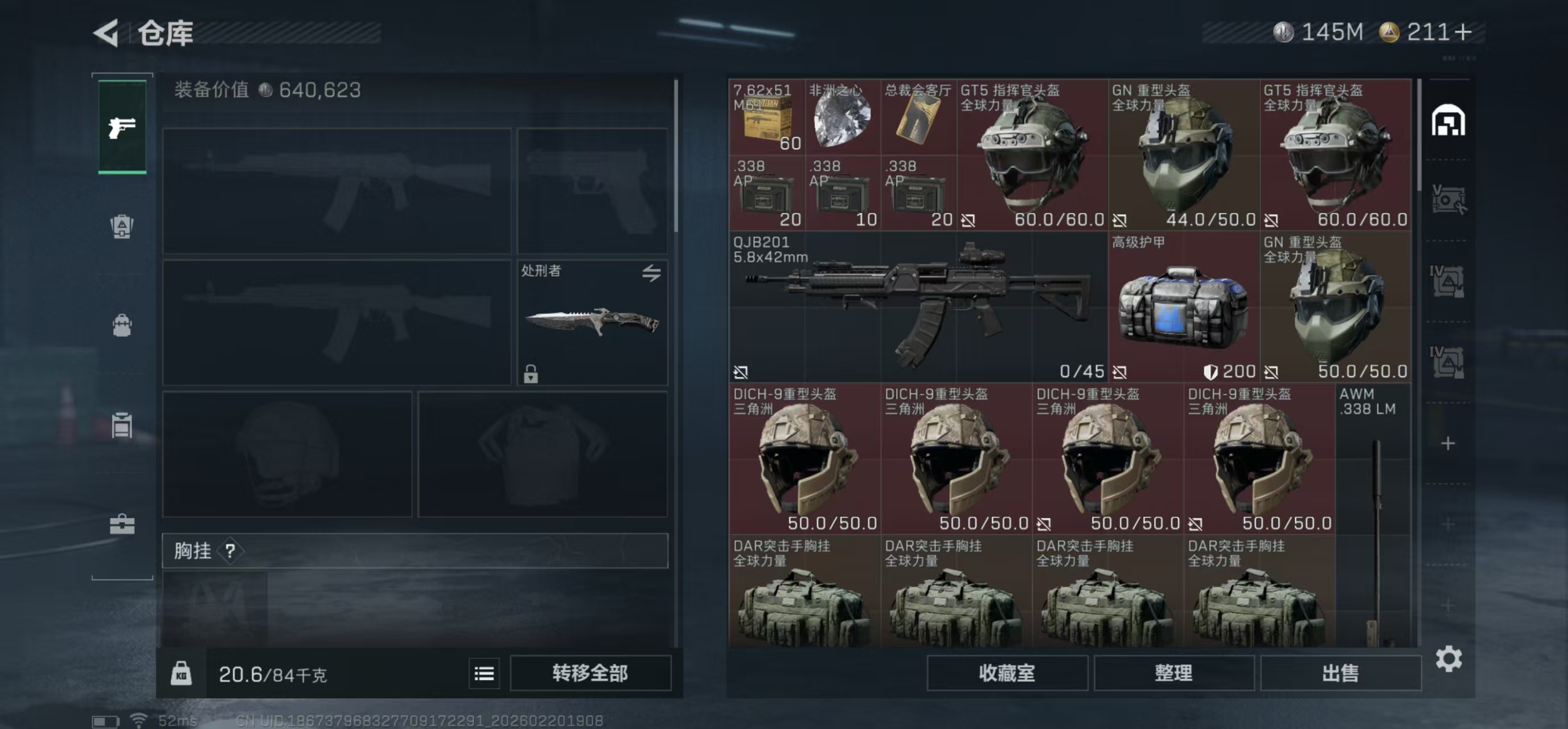Screen dimensions: 1568x729
Task: Click the list view icon beside the weight display
Action: pyautogui.click(x=484, y=673)
